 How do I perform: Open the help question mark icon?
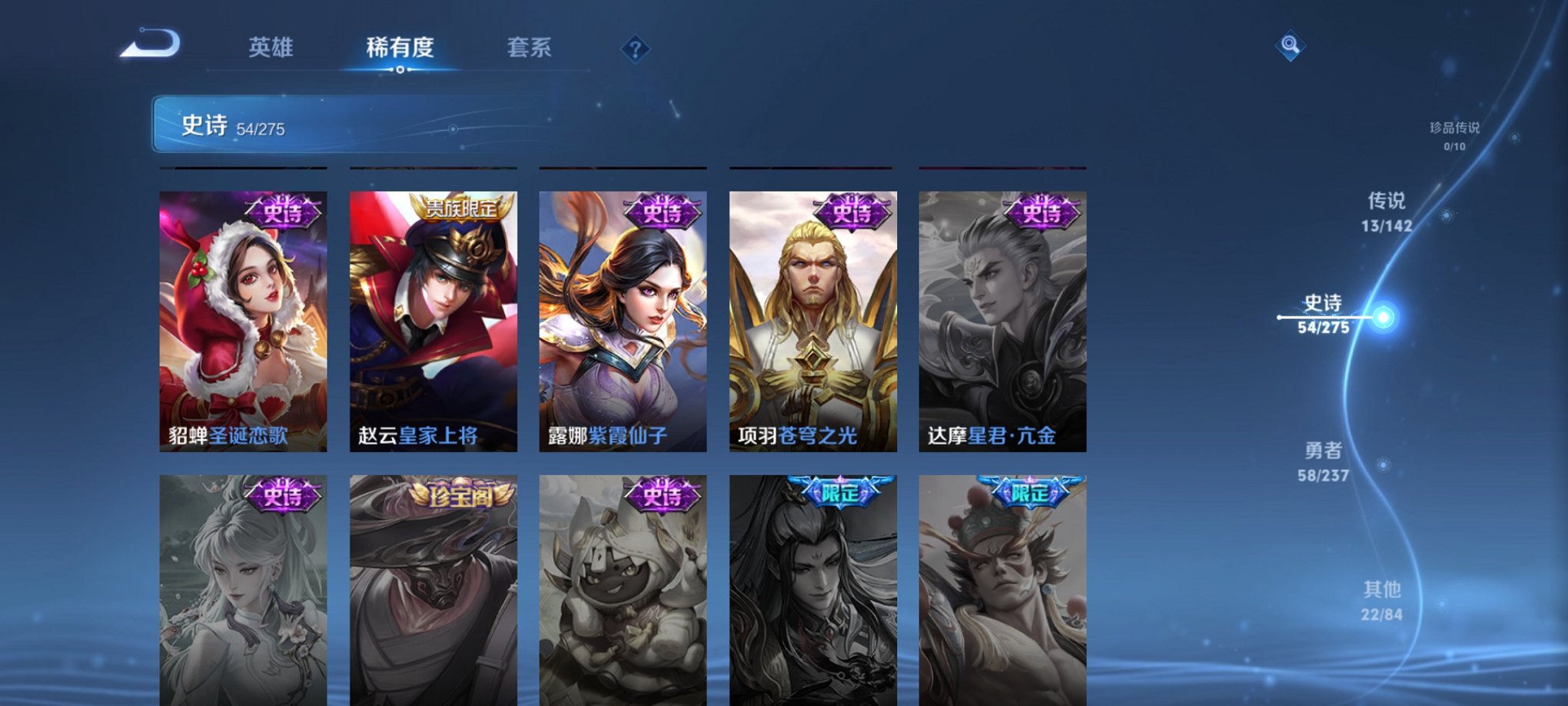(635, 49)
